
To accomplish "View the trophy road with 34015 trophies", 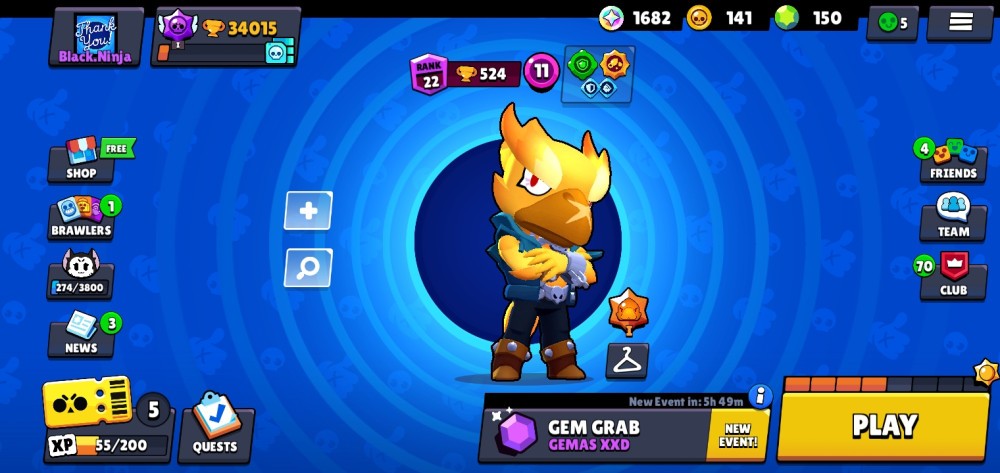I will pyautogui.click(x=226, y=37).
